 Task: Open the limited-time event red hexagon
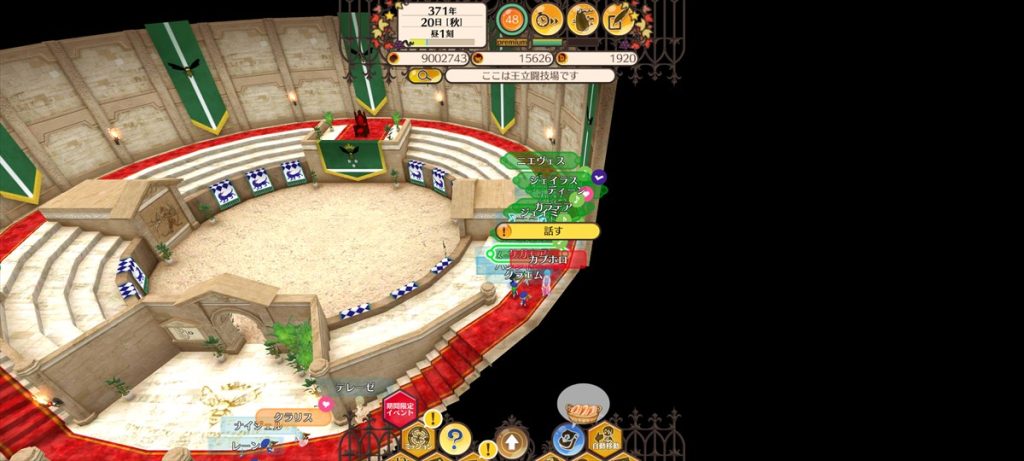point(397,410)
